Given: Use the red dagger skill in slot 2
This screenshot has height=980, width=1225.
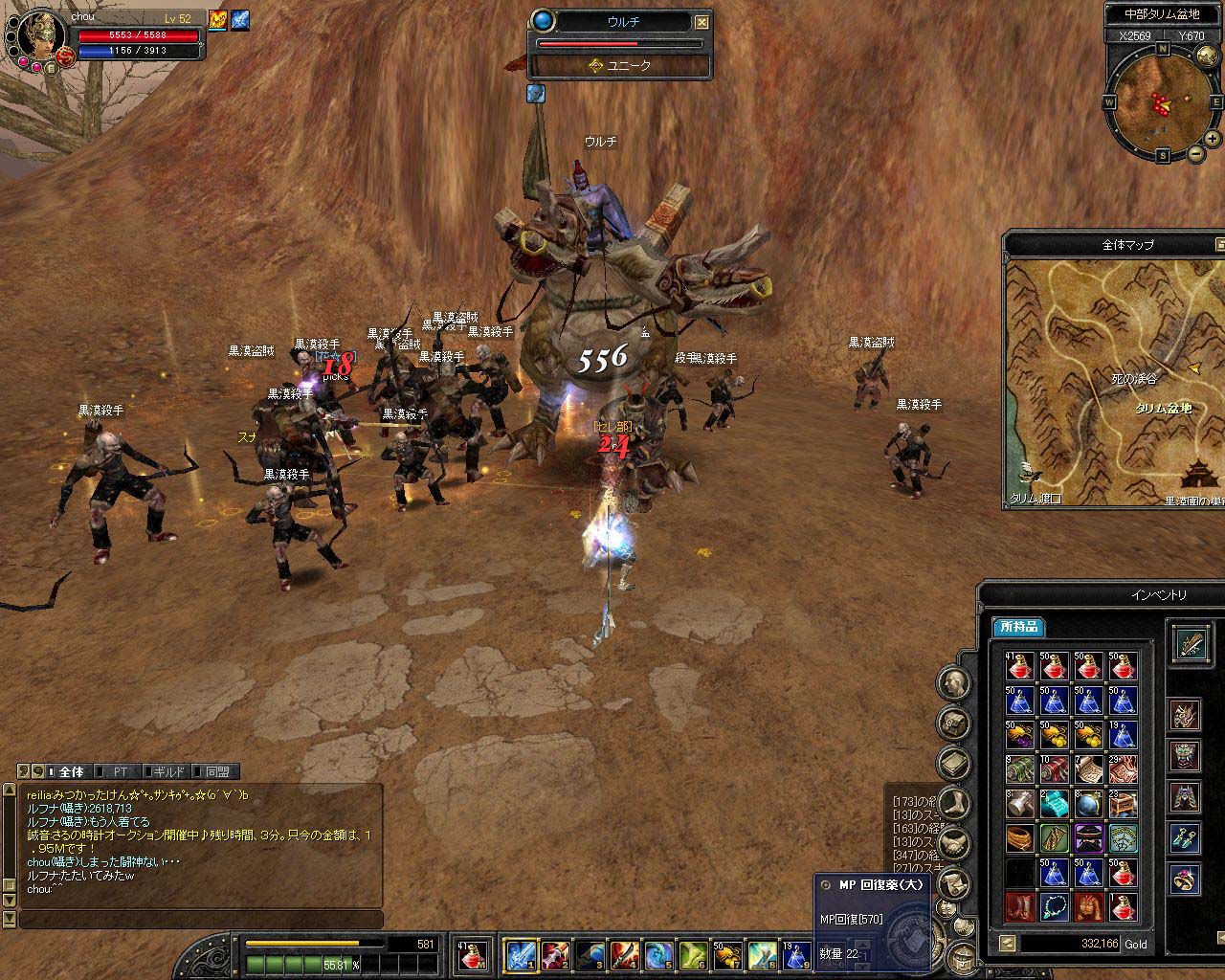Looking at the screenshot, I should (x=554, y=954).
